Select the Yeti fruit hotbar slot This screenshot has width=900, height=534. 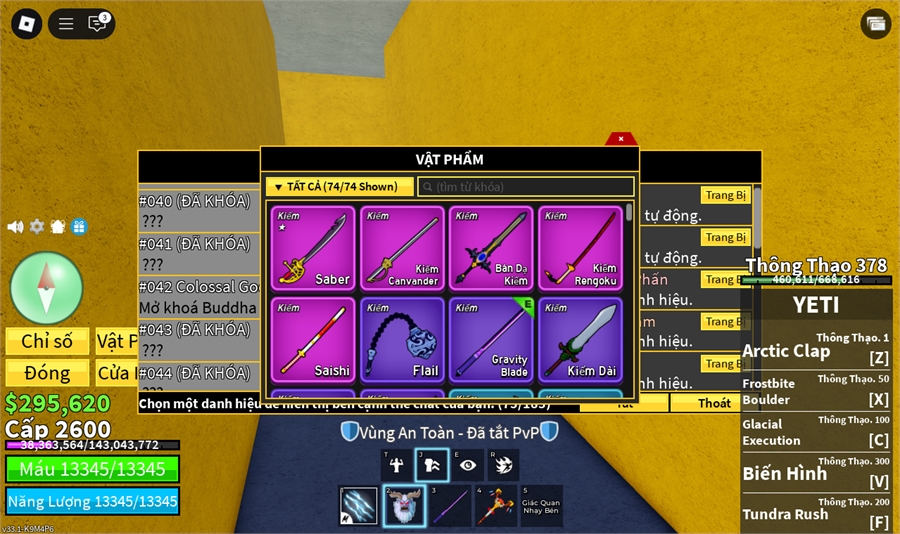point(404,506)
